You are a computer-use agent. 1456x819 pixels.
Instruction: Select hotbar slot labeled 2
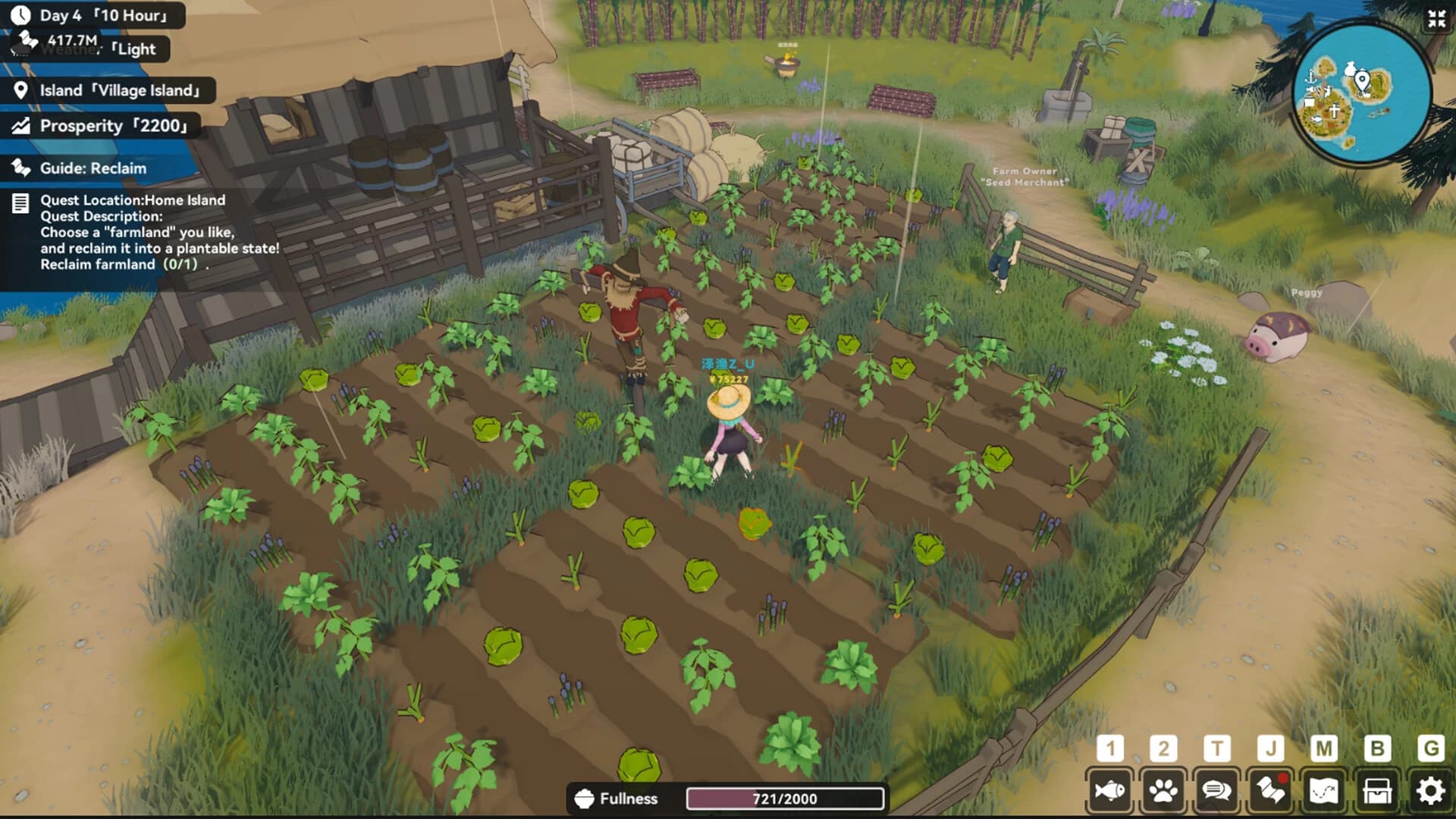click(1164, 748)
